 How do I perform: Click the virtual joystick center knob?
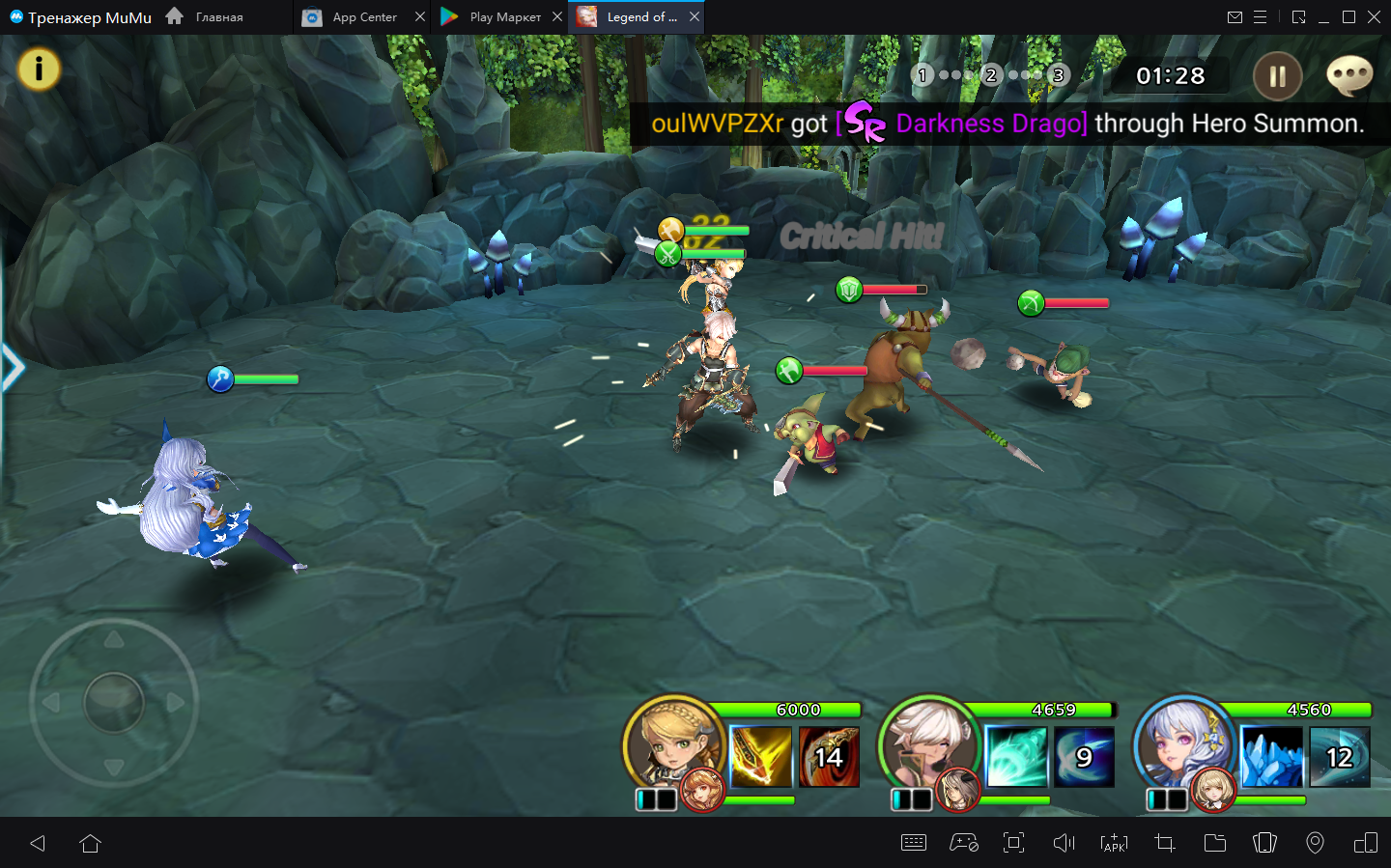pyautogui.click(x=114, y=702)
